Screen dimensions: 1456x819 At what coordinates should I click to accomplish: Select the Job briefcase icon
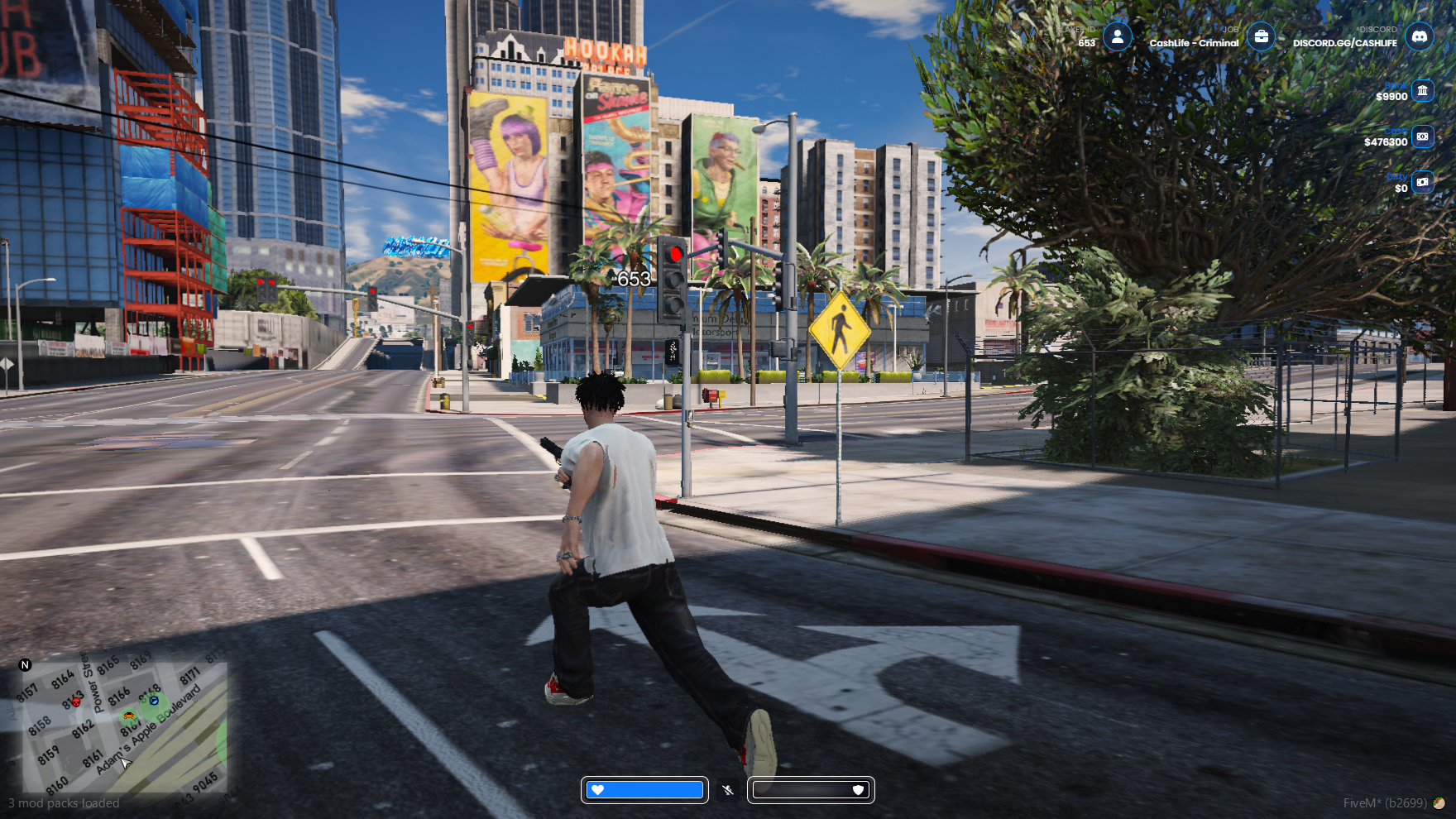click(1261, 36)
